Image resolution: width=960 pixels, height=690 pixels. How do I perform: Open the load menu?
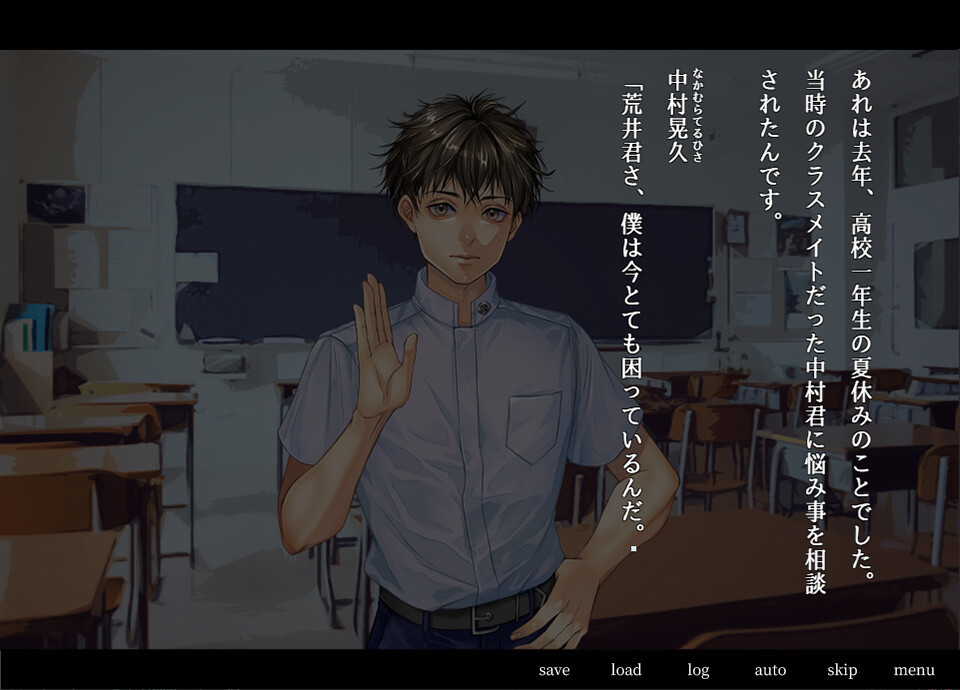tap(626, 670)
